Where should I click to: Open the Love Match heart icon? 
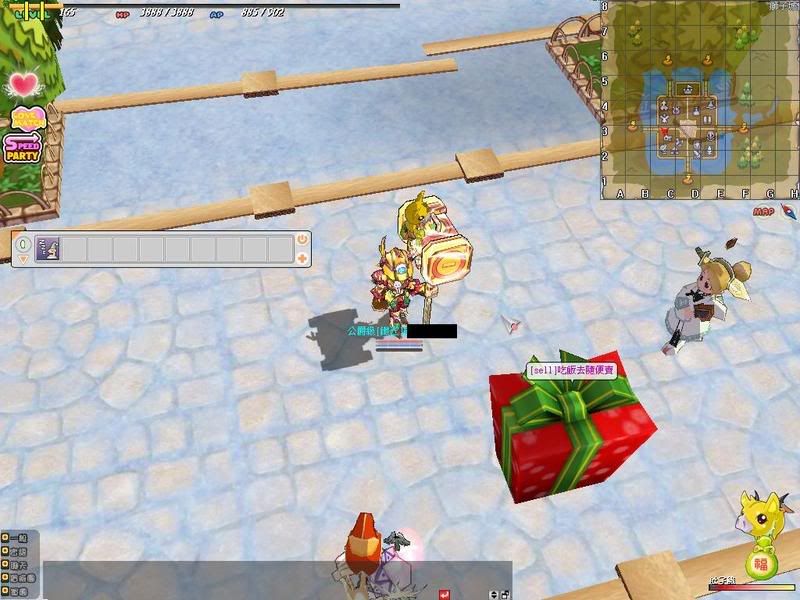[x=27, y=117]
